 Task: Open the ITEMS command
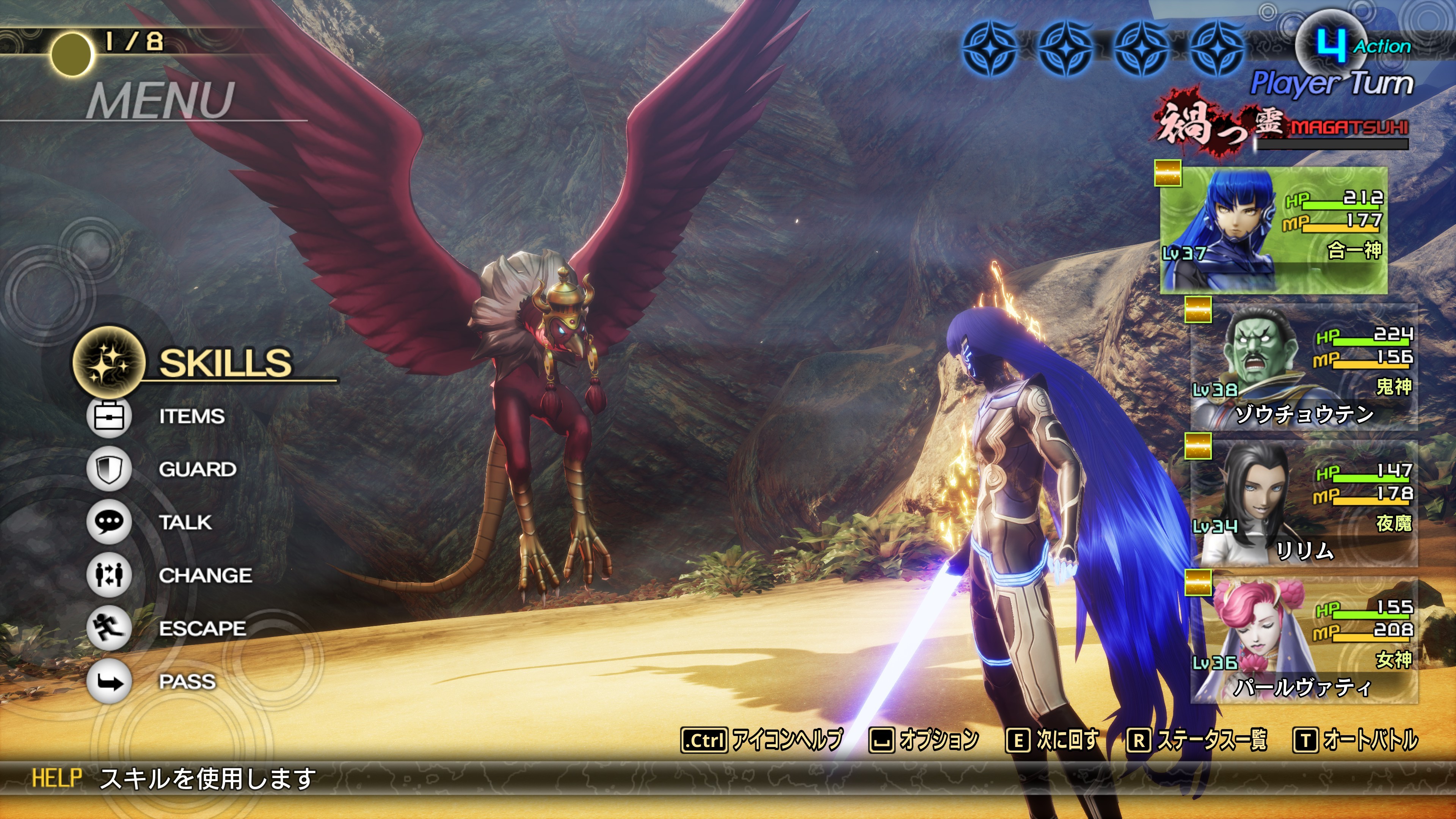pyautogui.click(x=191, y=417)
